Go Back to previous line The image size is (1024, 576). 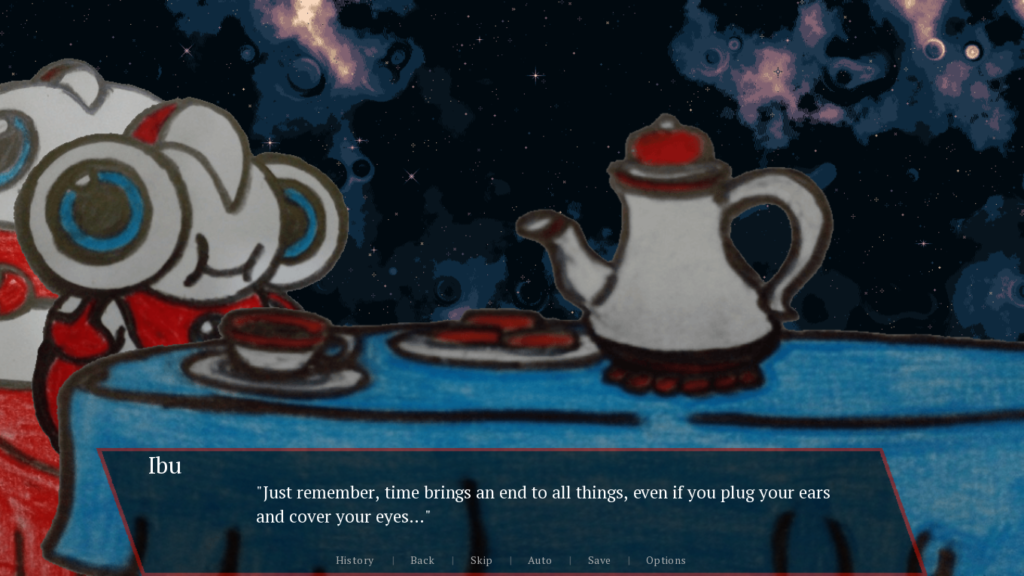[x=422, y=560]
